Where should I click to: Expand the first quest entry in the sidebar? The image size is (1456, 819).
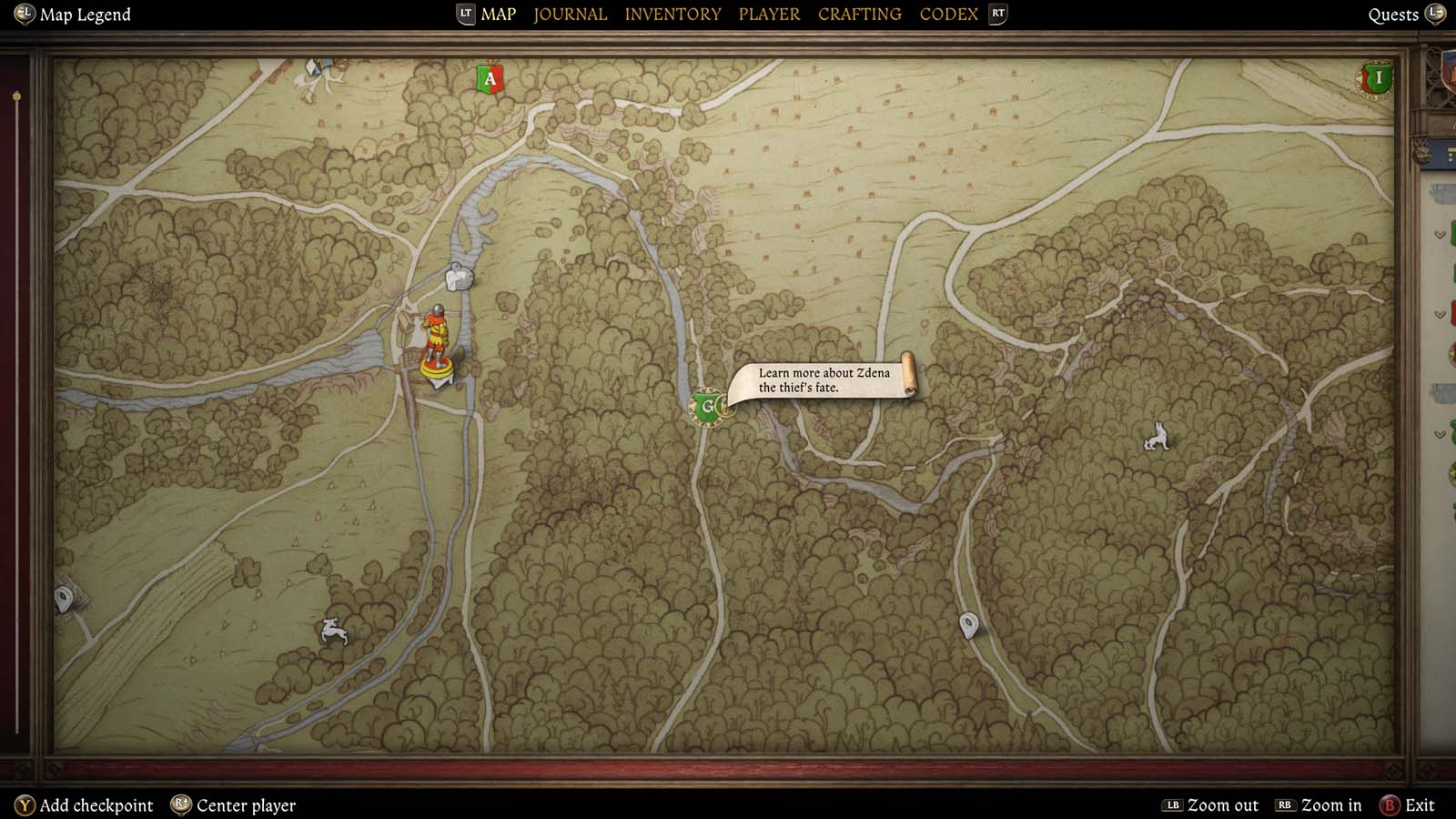[x=1442, y=233]
